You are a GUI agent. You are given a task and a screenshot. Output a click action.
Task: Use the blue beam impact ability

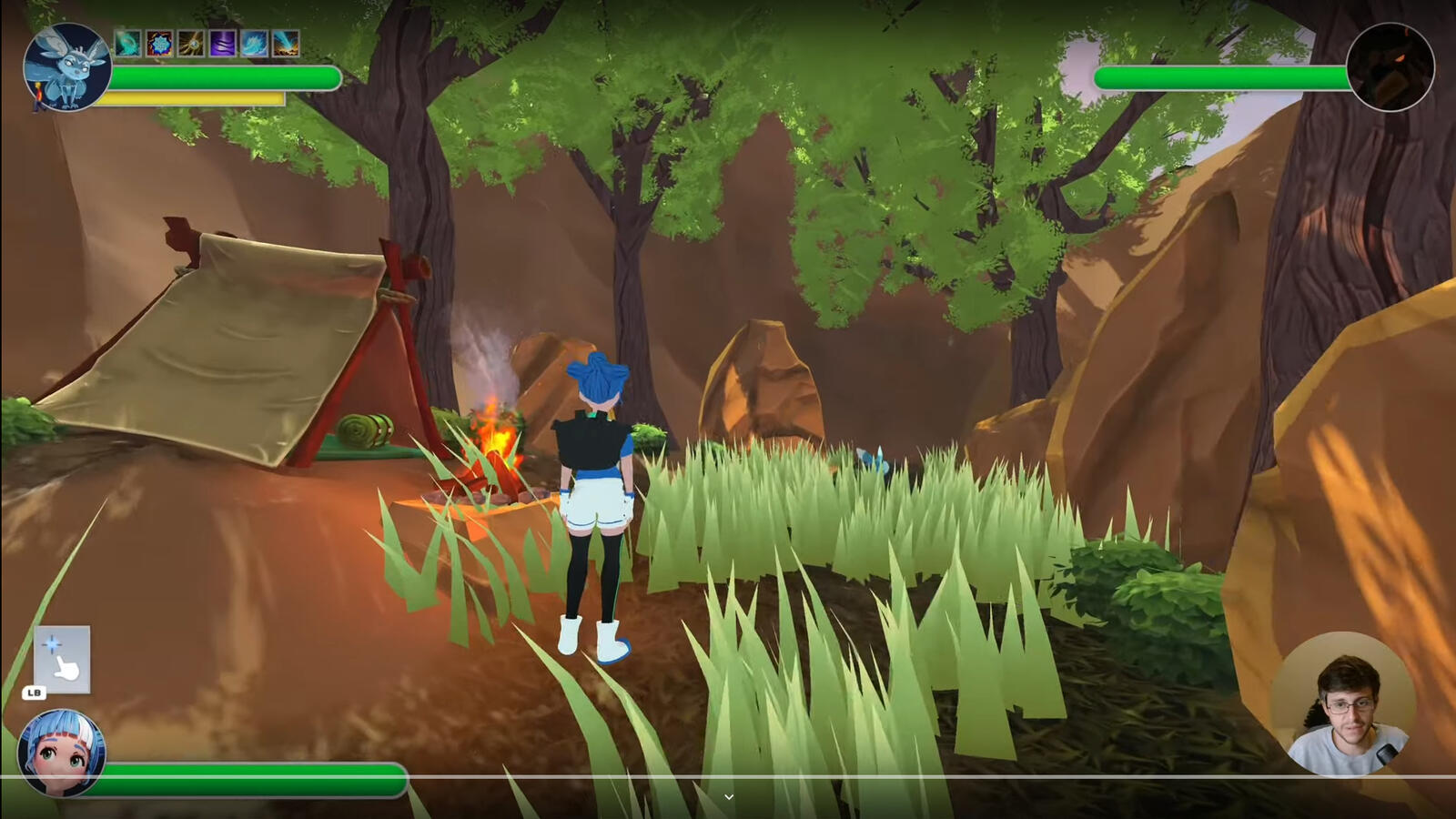[x=286, y=43]
